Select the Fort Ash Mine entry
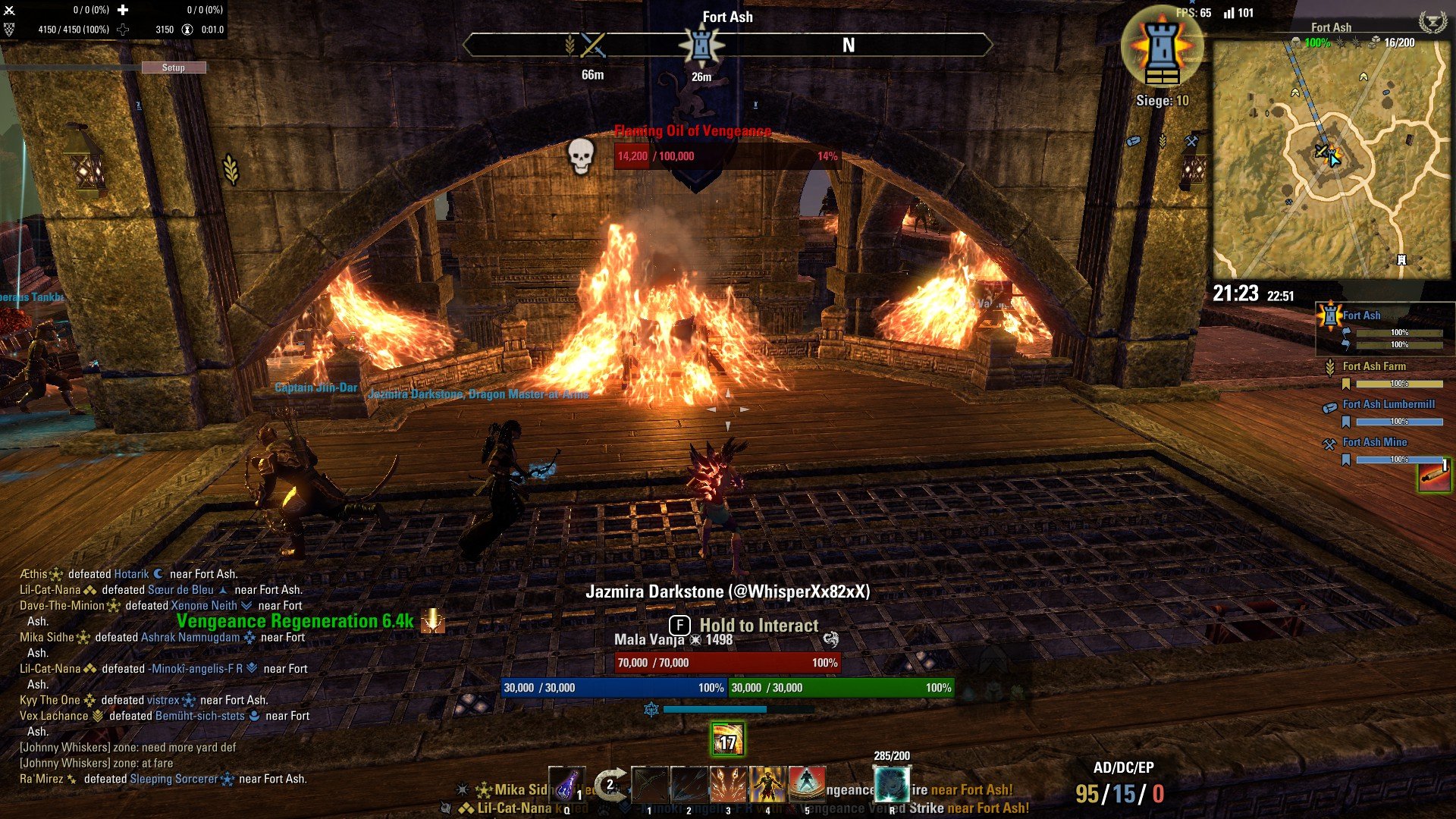The height and width of the screenshot is (819, 1456). click(x=1374, y=442)
